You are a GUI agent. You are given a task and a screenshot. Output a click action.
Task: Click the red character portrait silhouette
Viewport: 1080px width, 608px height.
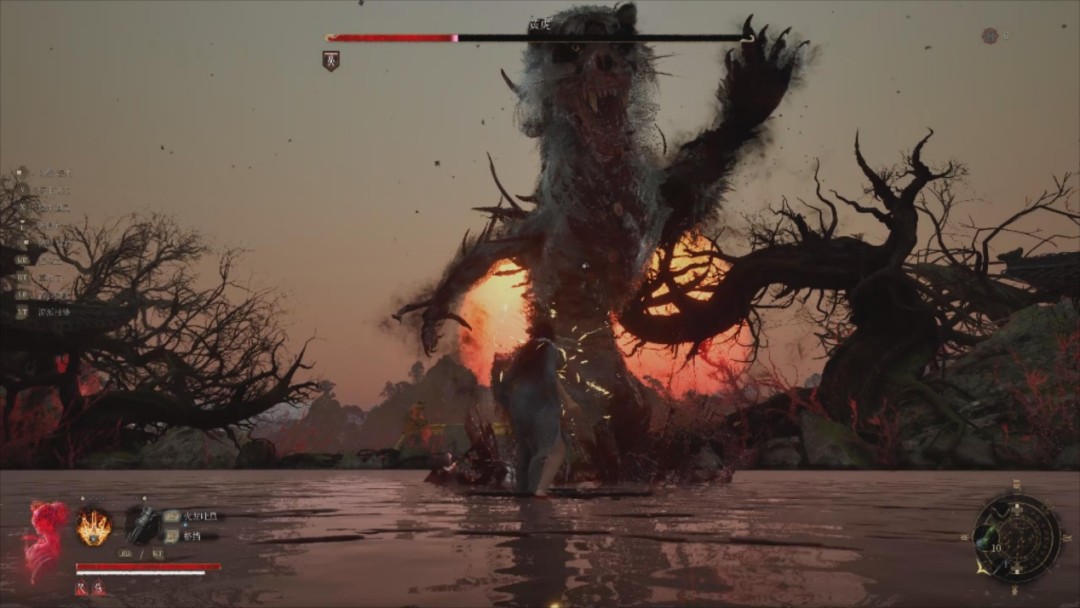tap(45, 537)
